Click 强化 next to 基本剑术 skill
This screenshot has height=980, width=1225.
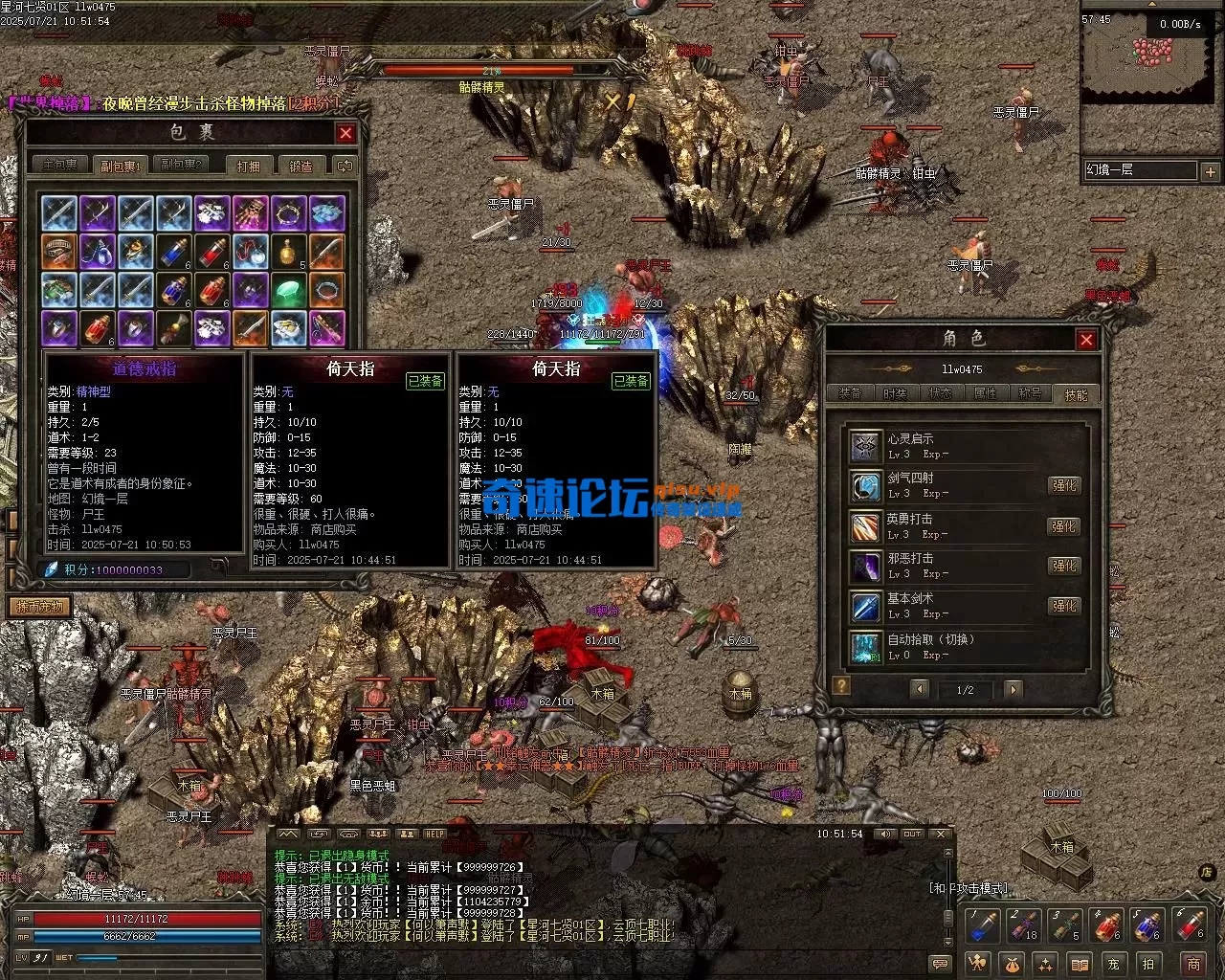click(1064, 606)
